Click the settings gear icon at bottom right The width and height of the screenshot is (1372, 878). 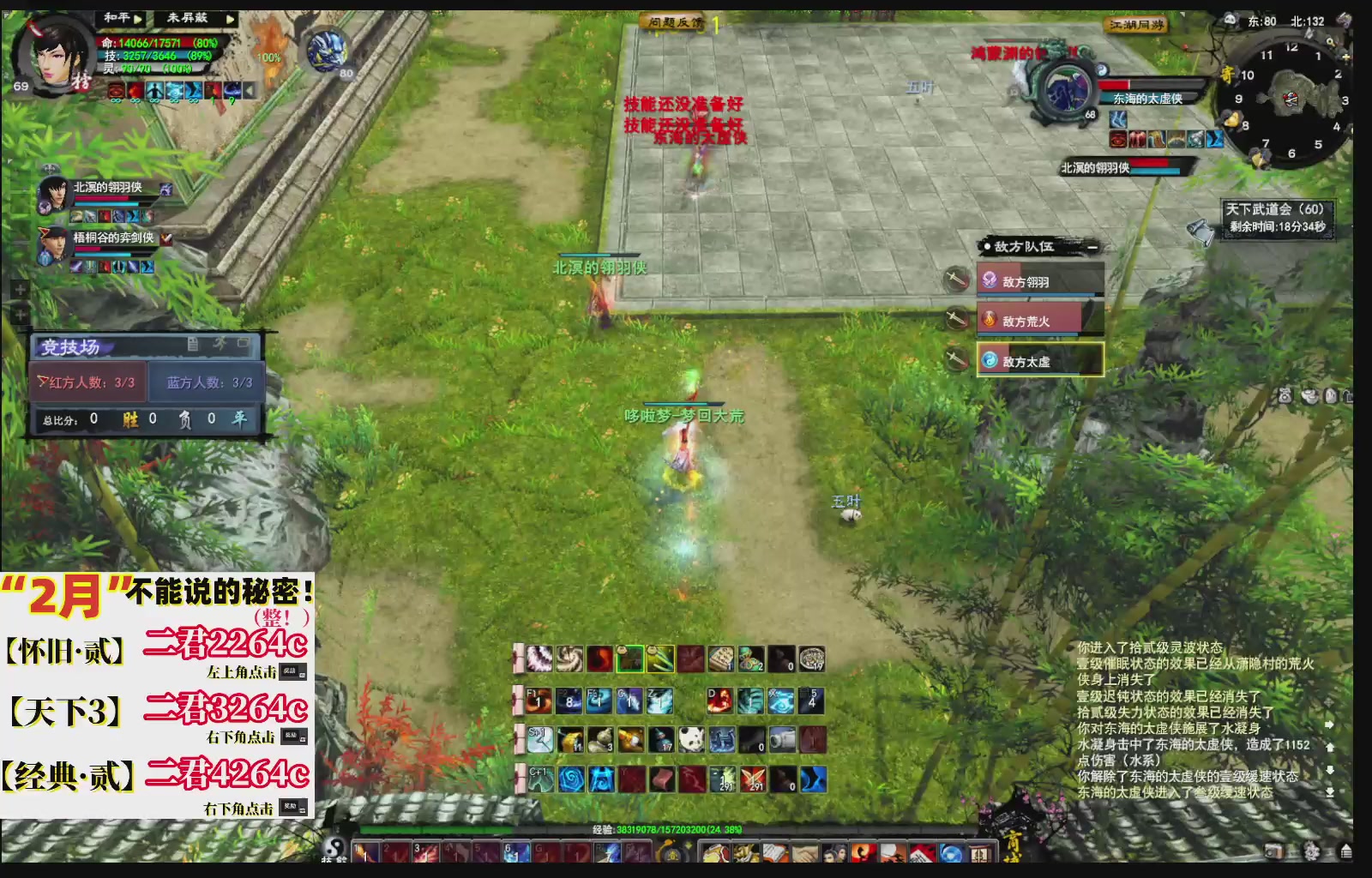tap(1310, 851)
